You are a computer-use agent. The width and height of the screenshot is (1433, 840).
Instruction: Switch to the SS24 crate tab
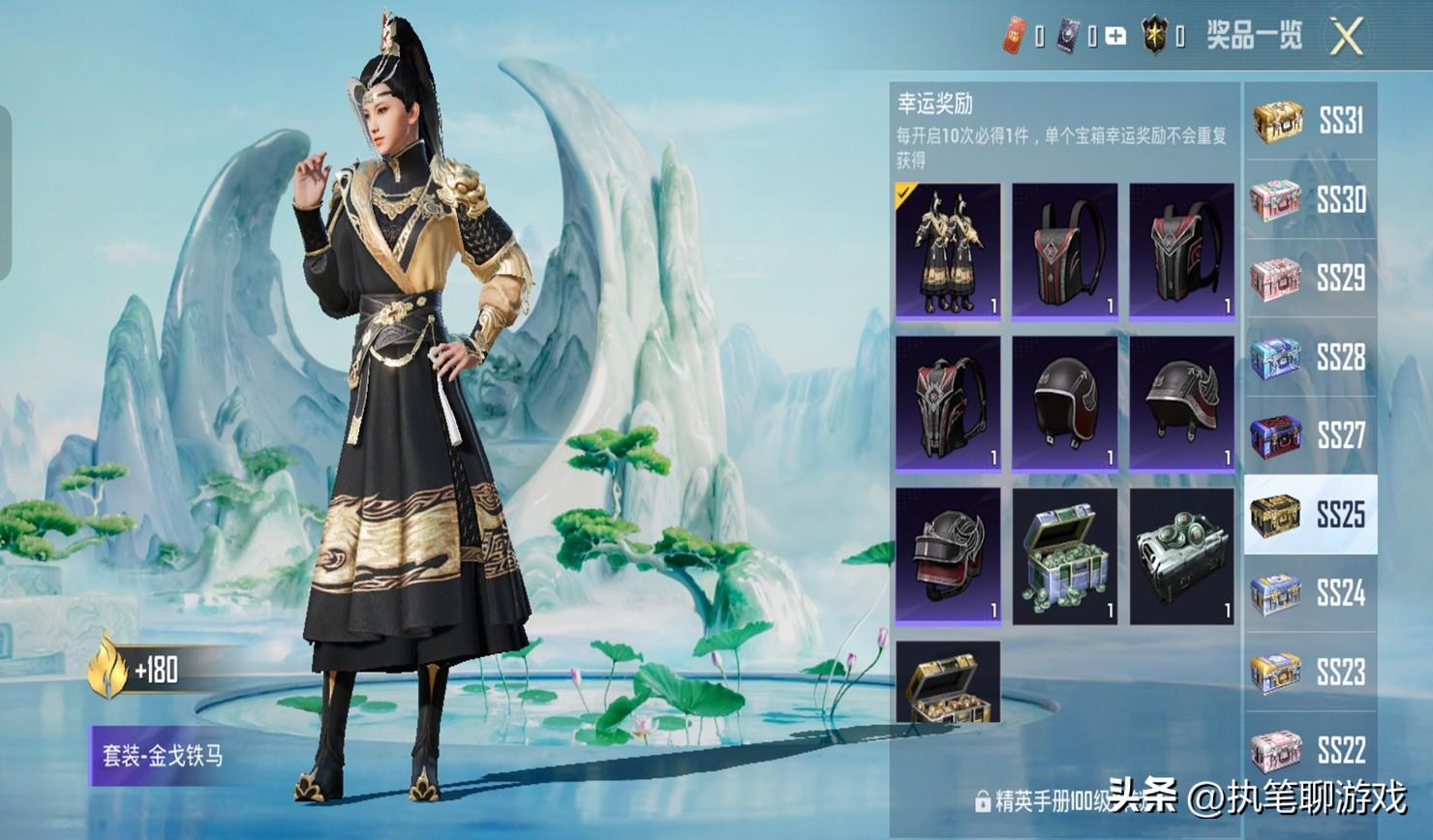click(1310, 593)
